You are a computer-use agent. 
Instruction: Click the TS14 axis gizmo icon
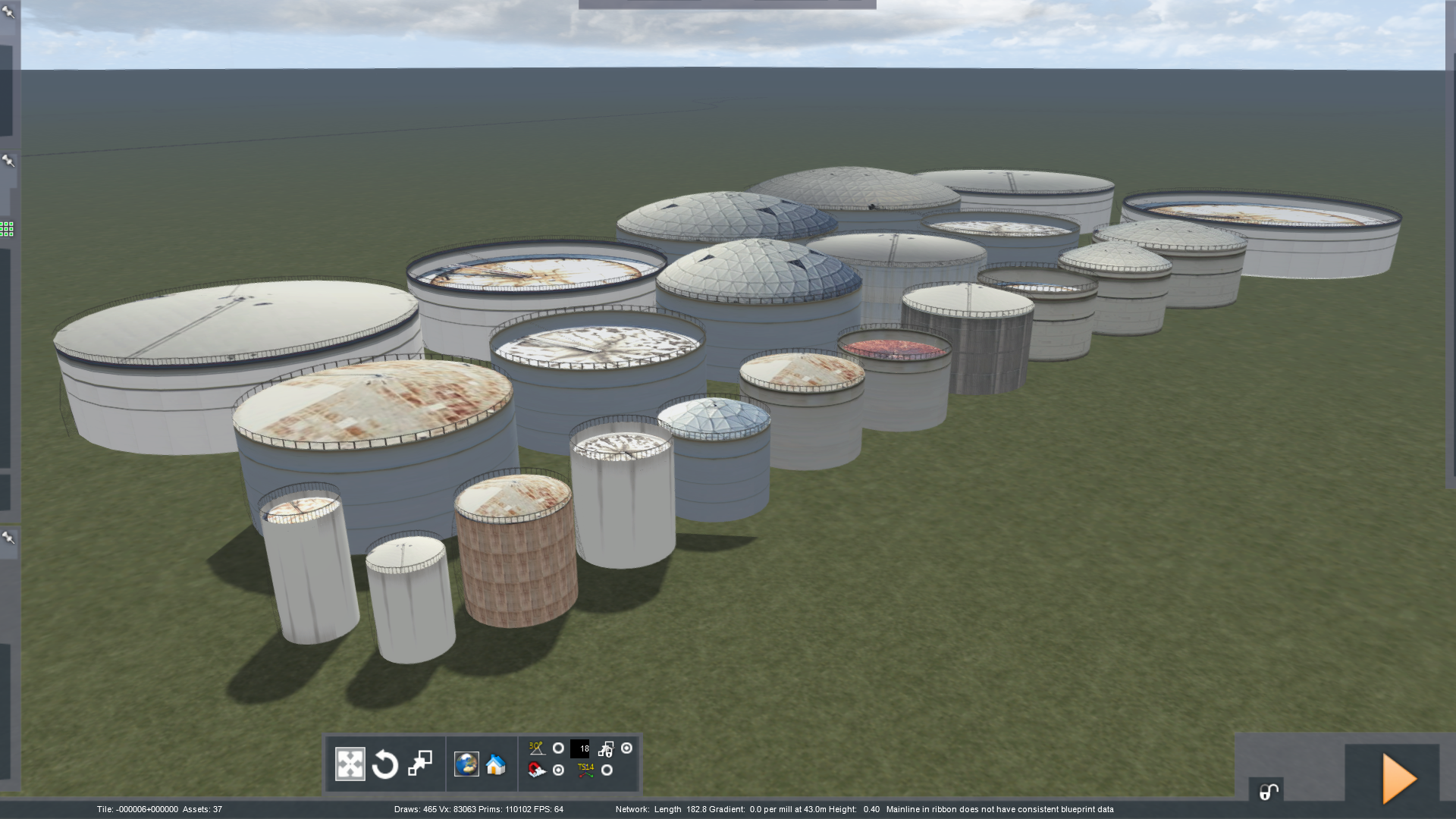tap(585, 770)
